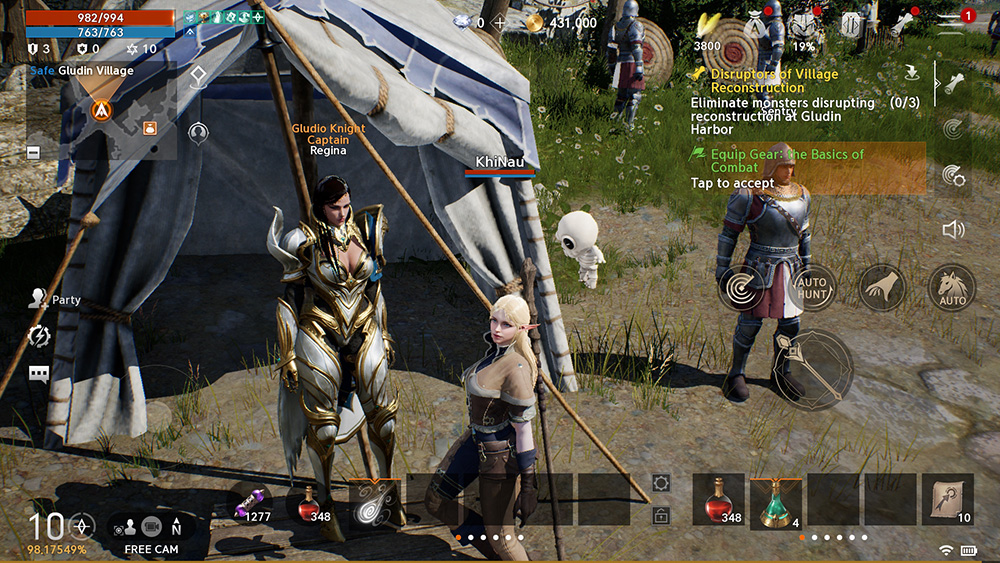Use the green flask item slot

pos(775,501)
